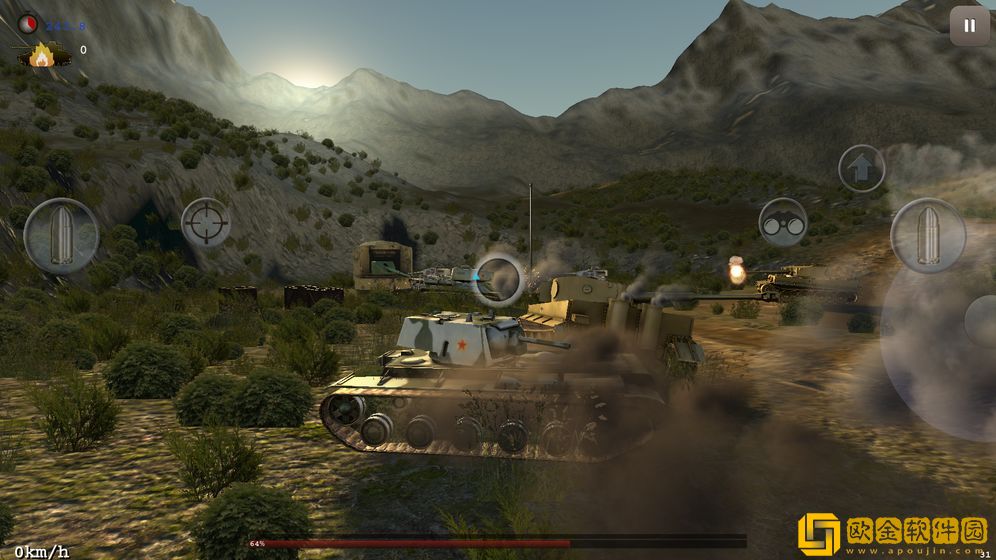Screen dimensions: 996x560
Task: Pause the game
Action: (x=968, y=26)
